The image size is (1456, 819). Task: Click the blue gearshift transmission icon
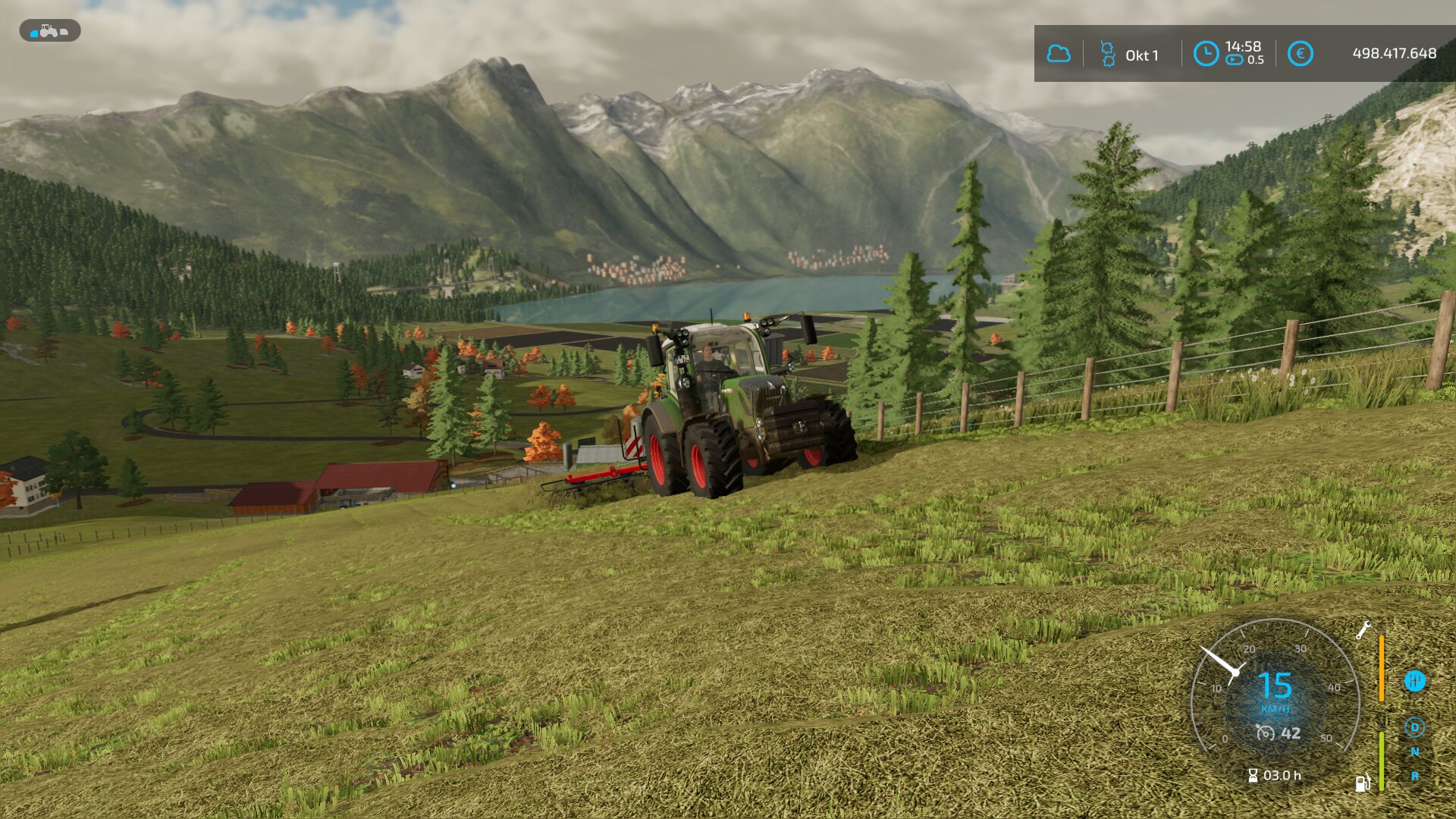[1414, 681]
